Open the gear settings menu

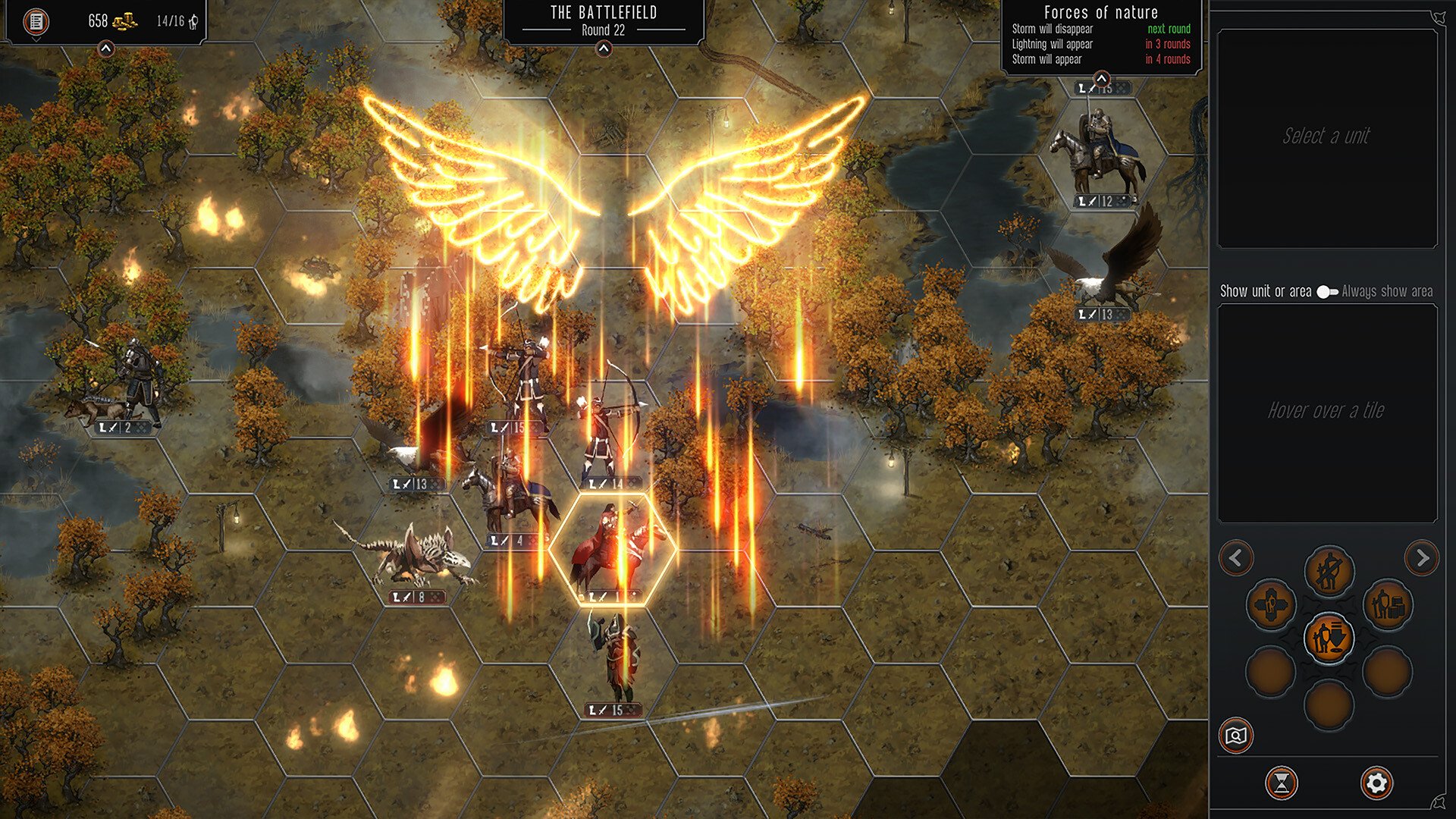pos(1376,783)
